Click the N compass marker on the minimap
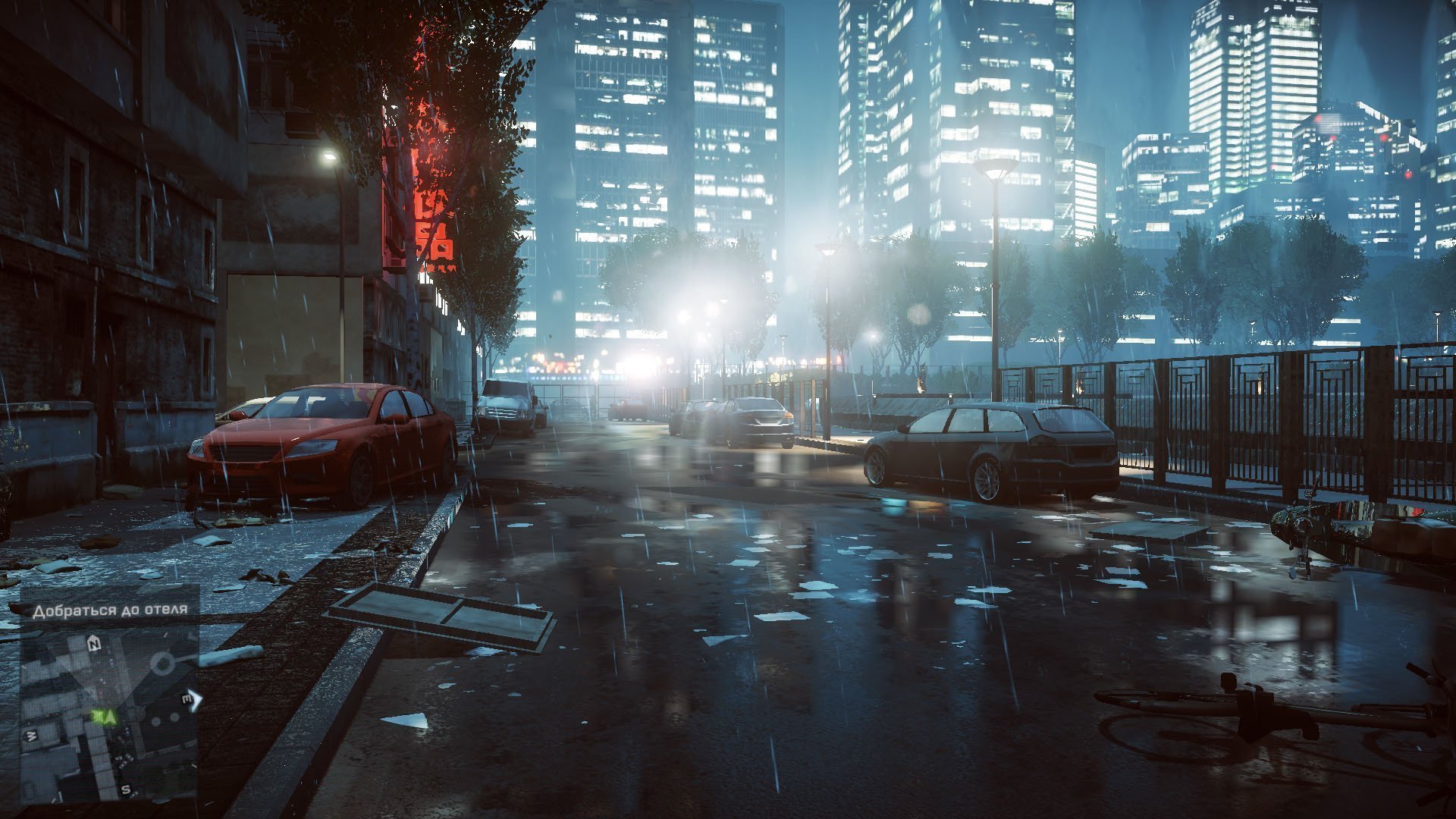The height and width of the screenshot is (819, 1456). point(94,644)
